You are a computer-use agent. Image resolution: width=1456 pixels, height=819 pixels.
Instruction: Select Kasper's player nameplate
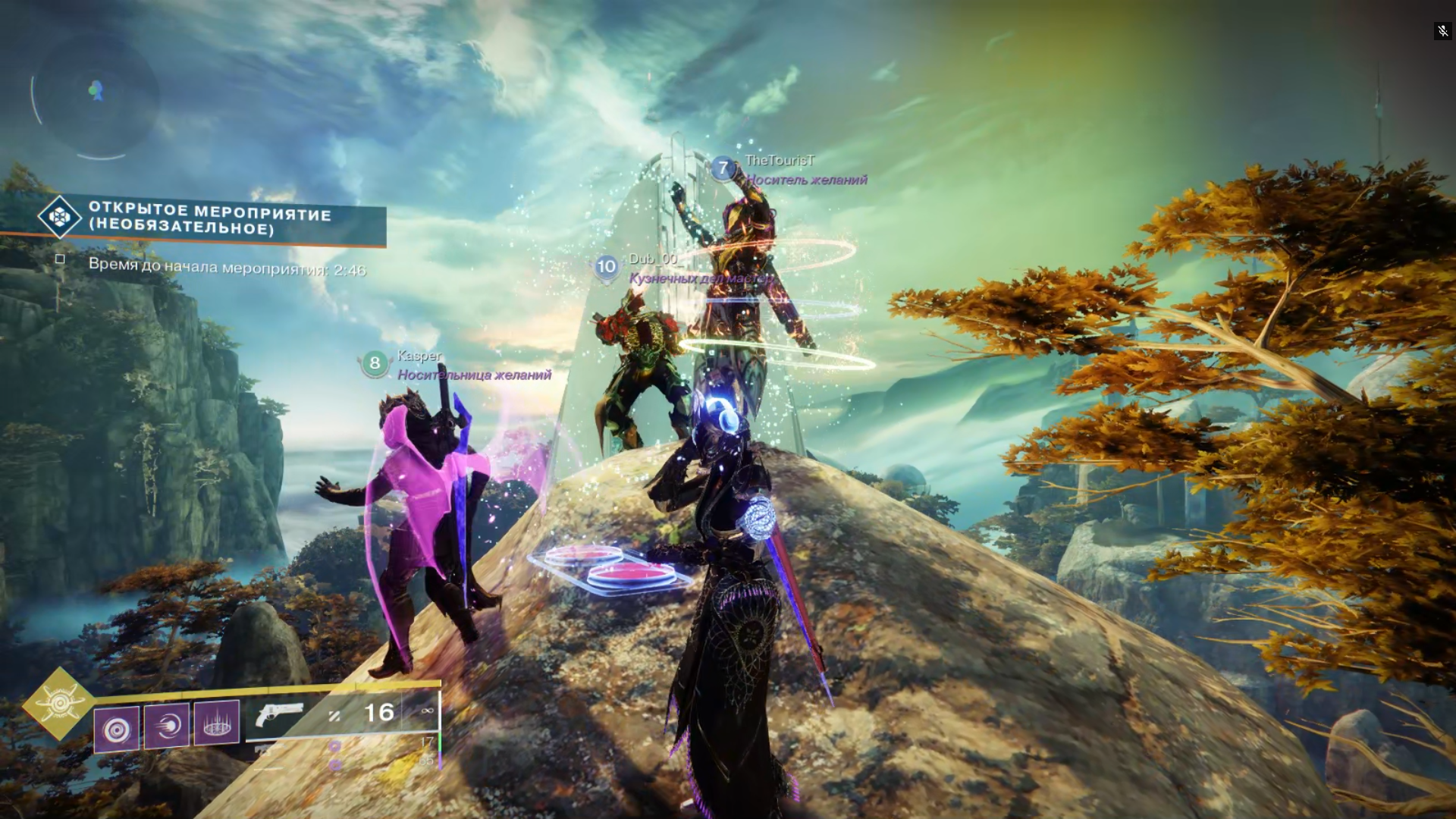419,356
